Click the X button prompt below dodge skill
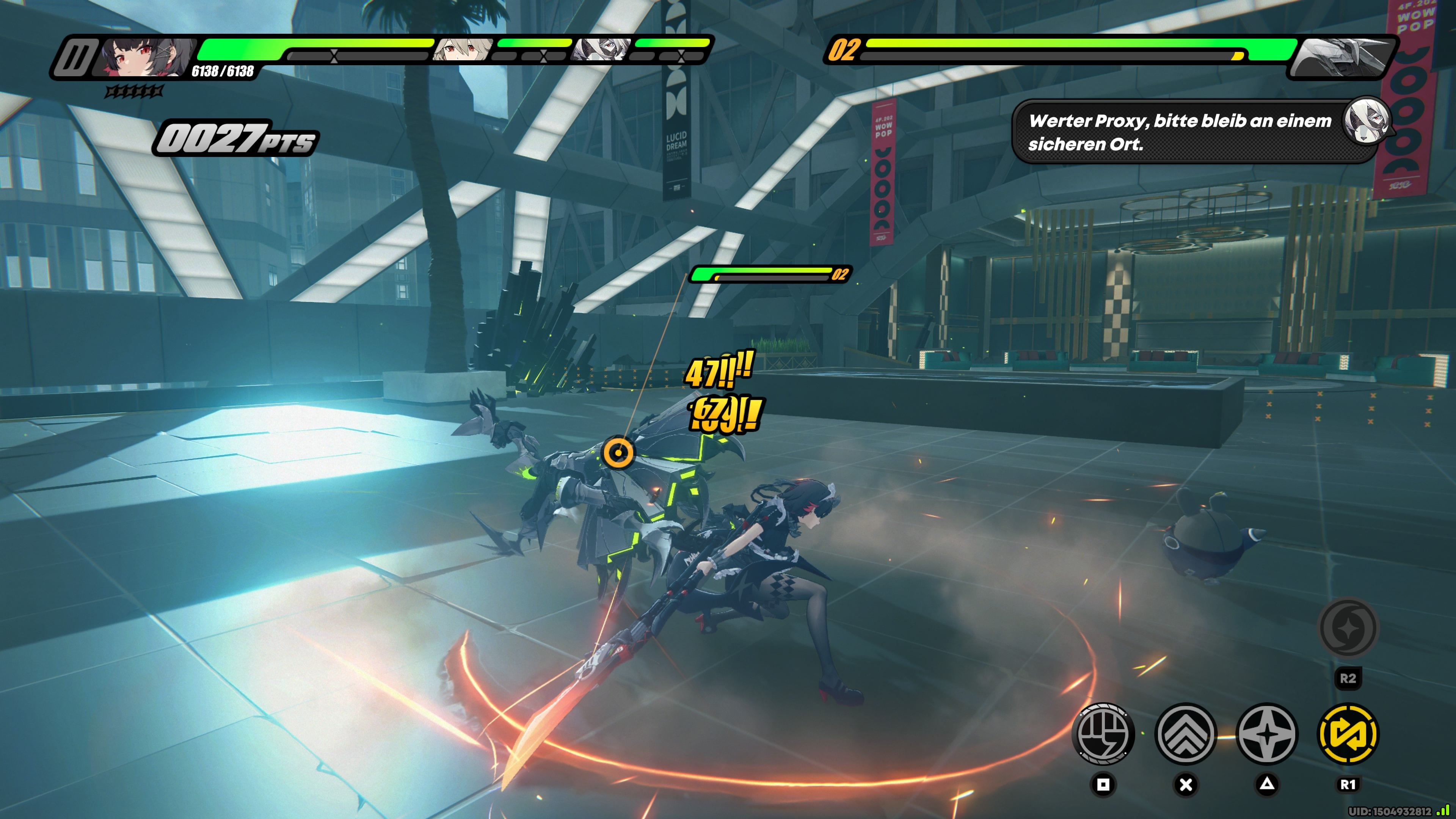Image resolution: width=1456 pixels, height=819 pixels. [x=1186, y=784]
